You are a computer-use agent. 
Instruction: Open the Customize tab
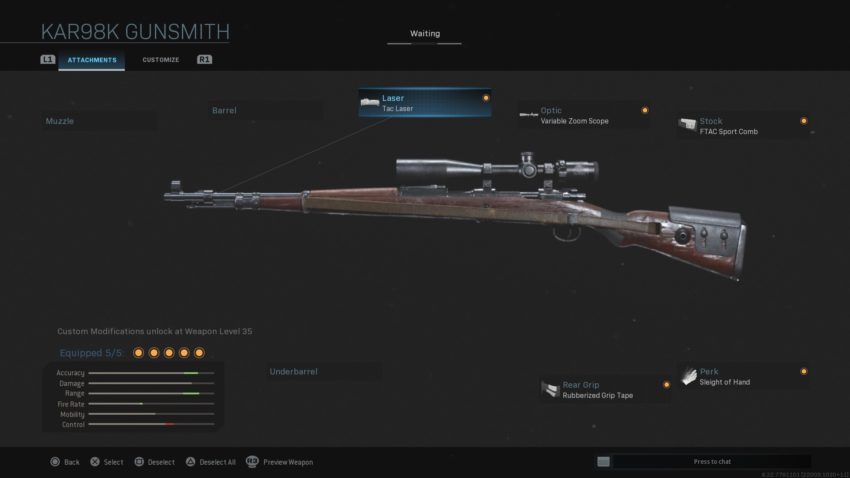160,60
